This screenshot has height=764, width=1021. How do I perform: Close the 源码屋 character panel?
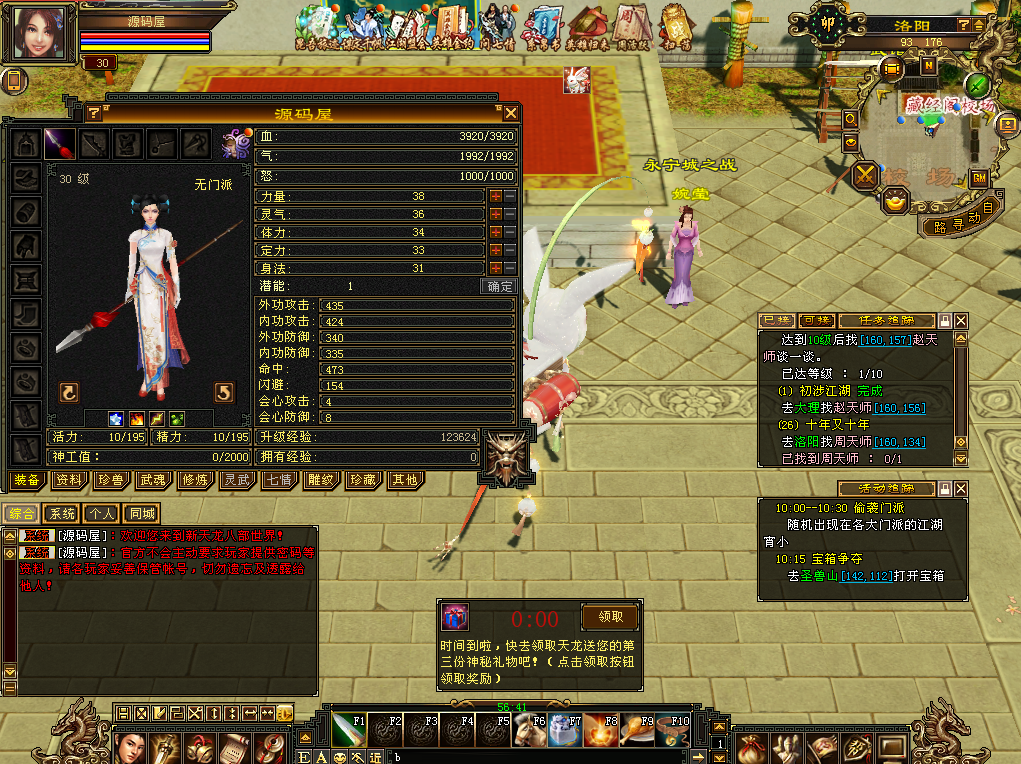click(x=510, y=113)
